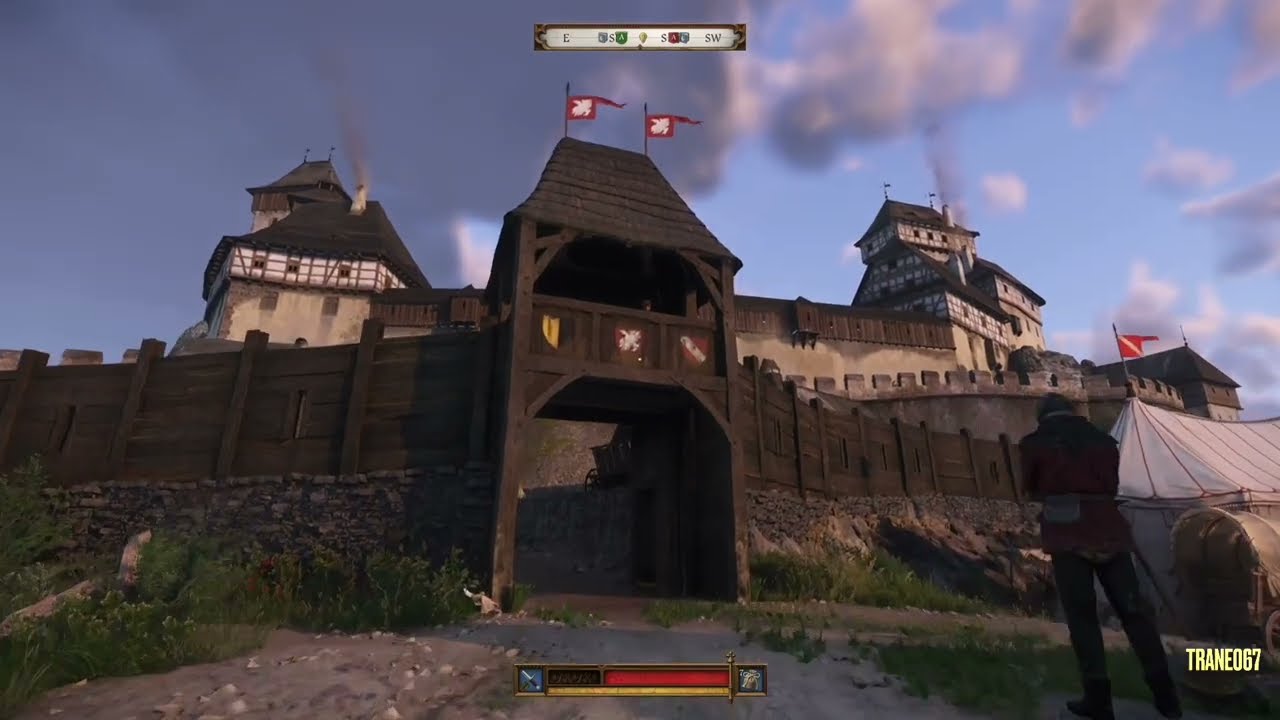Select the yellow objective lamp marker on compass
Viewport: 1280px width, 720px height.
pyautogui.click(x=643, y=37)
